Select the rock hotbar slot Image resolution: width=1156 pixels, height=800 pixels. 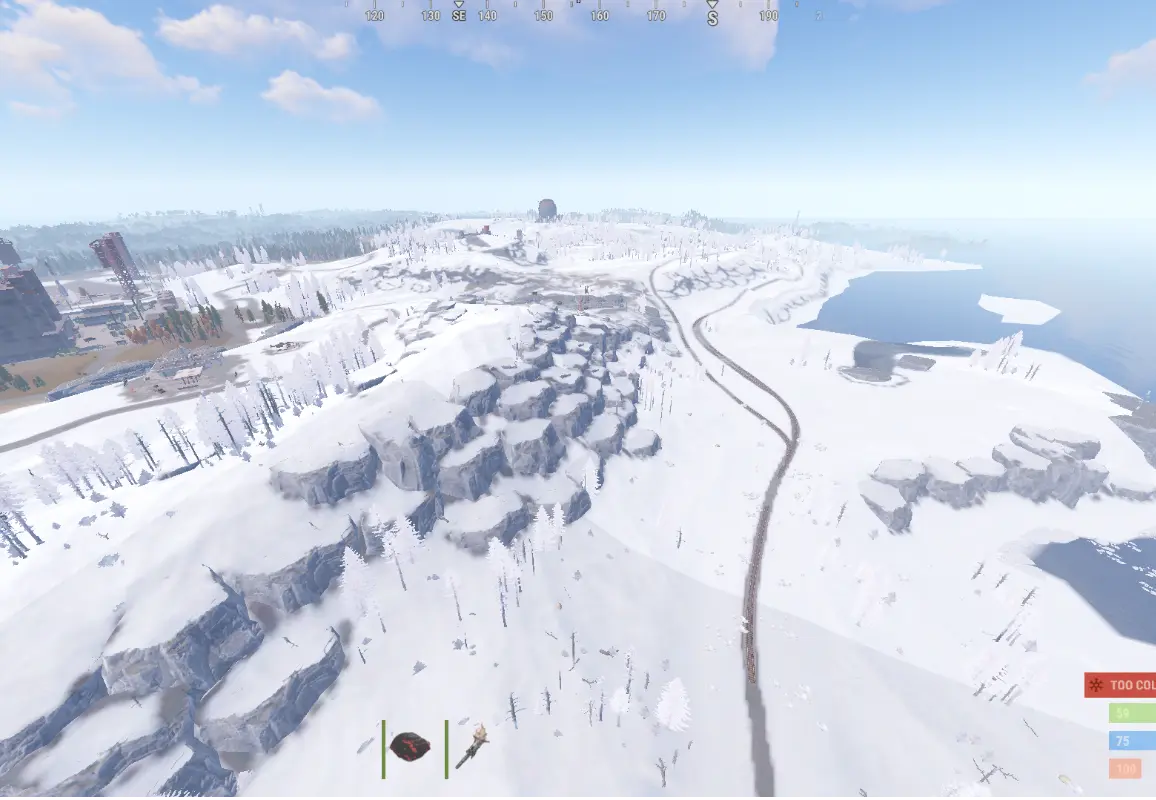(x=410, y=746)
